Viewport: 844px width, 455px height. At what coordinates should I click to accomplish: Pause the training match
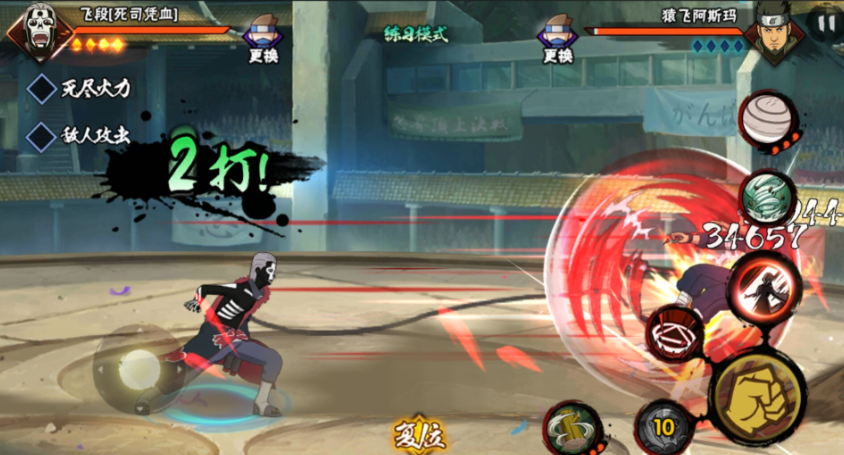(826, 22)
